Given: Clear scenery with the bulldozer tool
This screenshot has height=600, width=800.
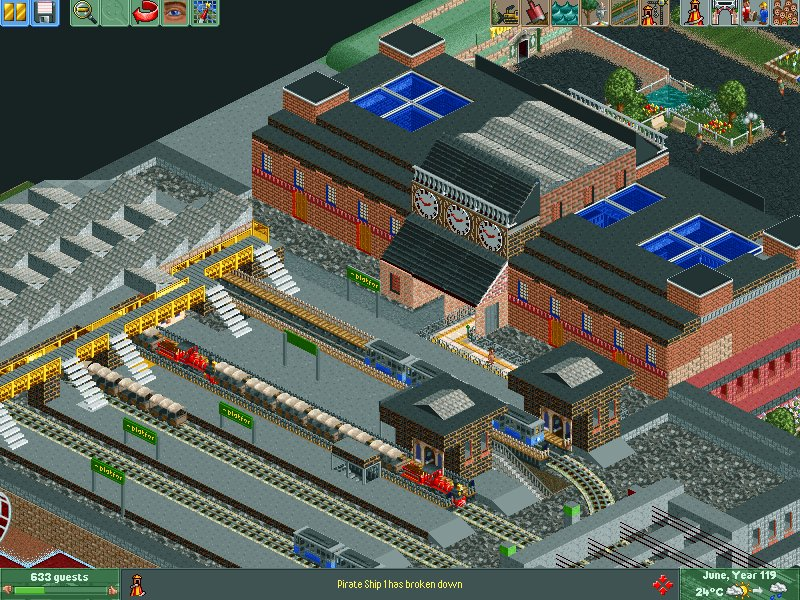Looking at the screenshot, I should (505, 13).
